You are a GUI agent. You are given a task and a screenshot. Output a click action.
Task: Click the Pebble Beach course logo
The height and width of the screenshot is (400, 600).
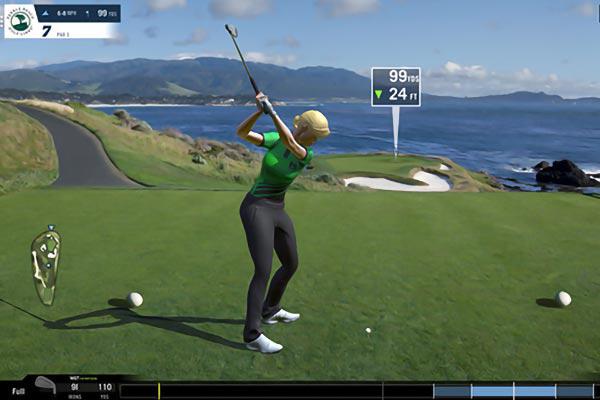click(x=20, y=21)
